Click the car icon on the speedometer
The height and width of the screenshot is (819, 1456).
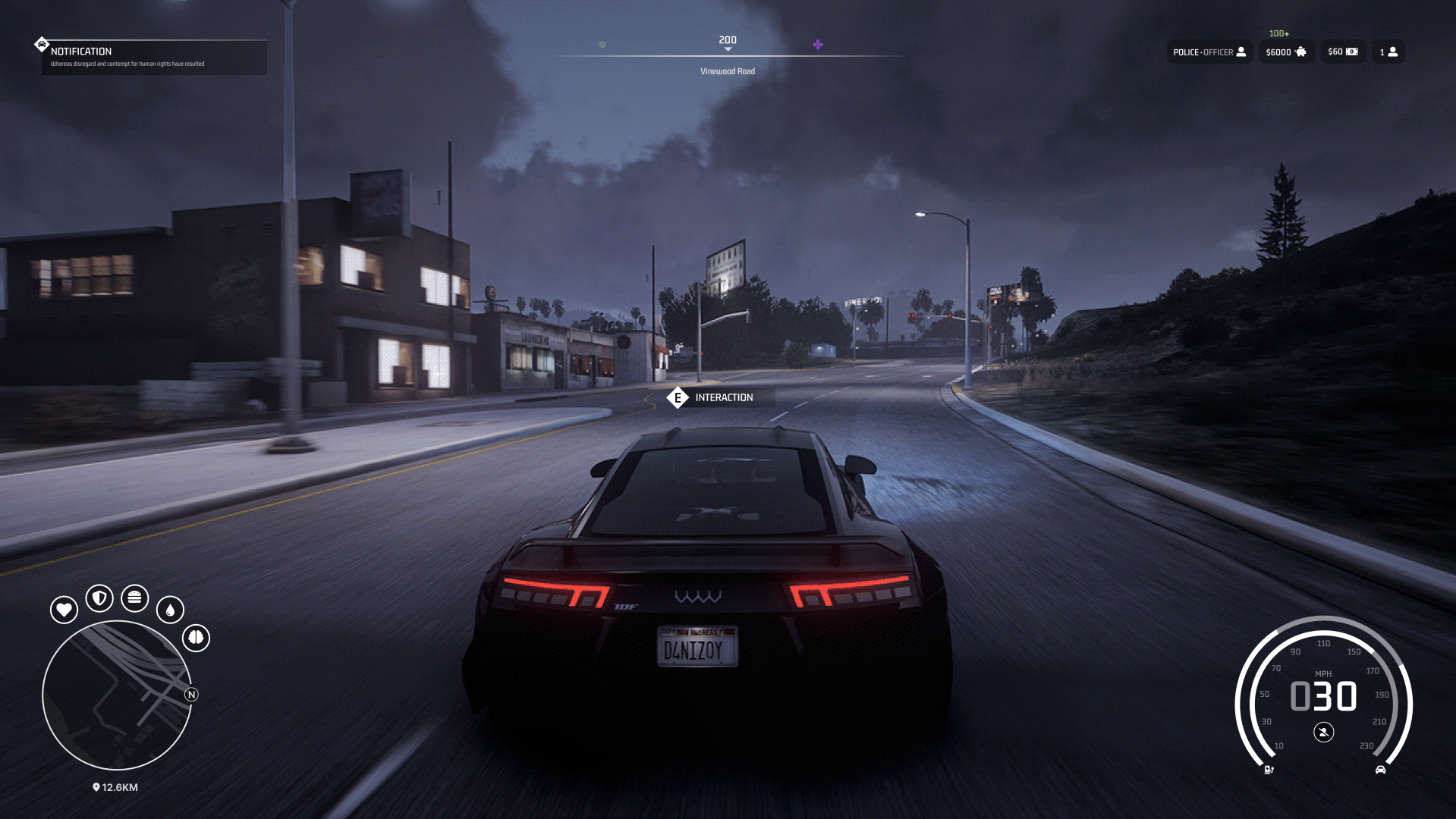tap(1380, 770)
